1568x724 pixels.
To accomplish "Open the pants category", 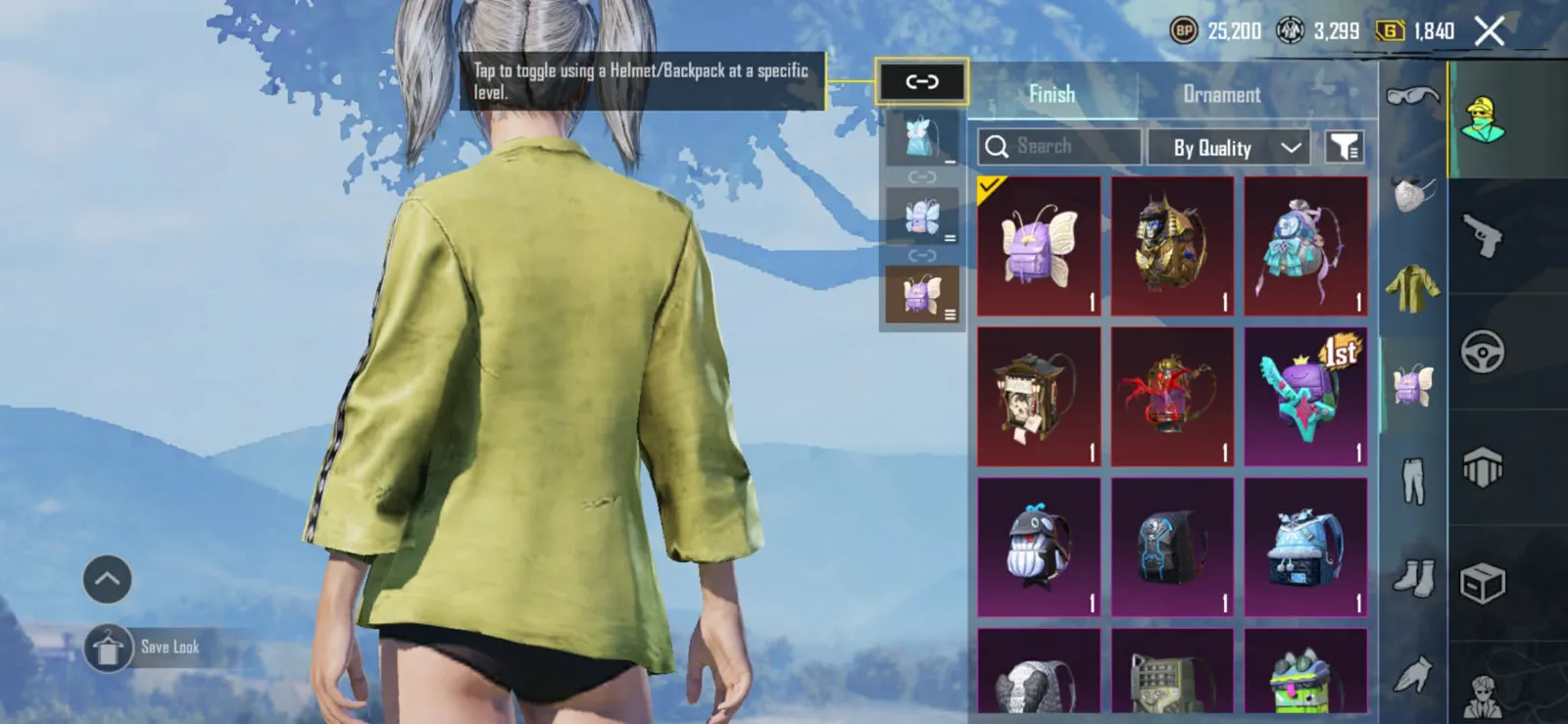I will tap(1412, 480).
